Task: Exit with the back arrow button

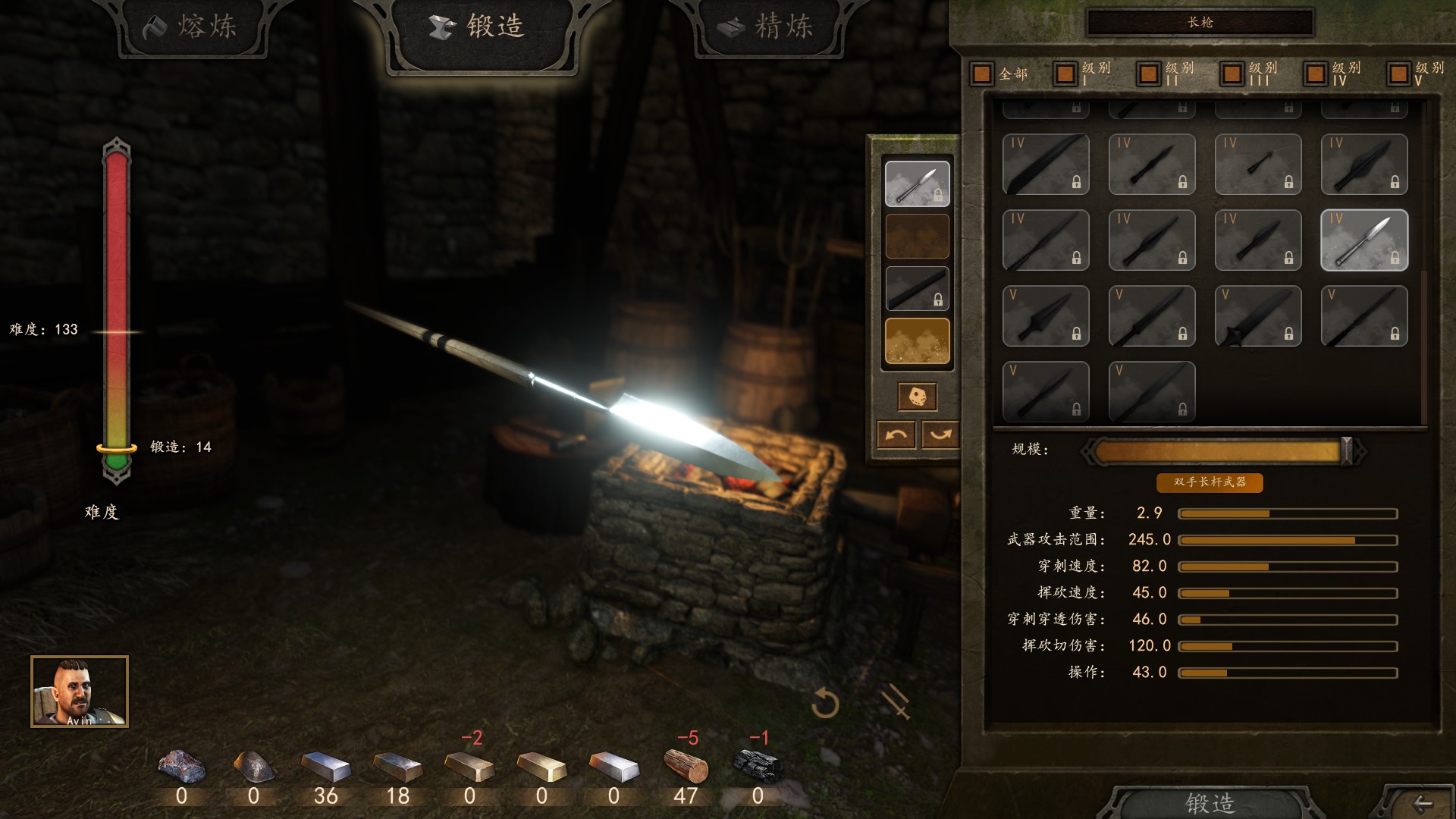Action: click(x=1422, y=803)
